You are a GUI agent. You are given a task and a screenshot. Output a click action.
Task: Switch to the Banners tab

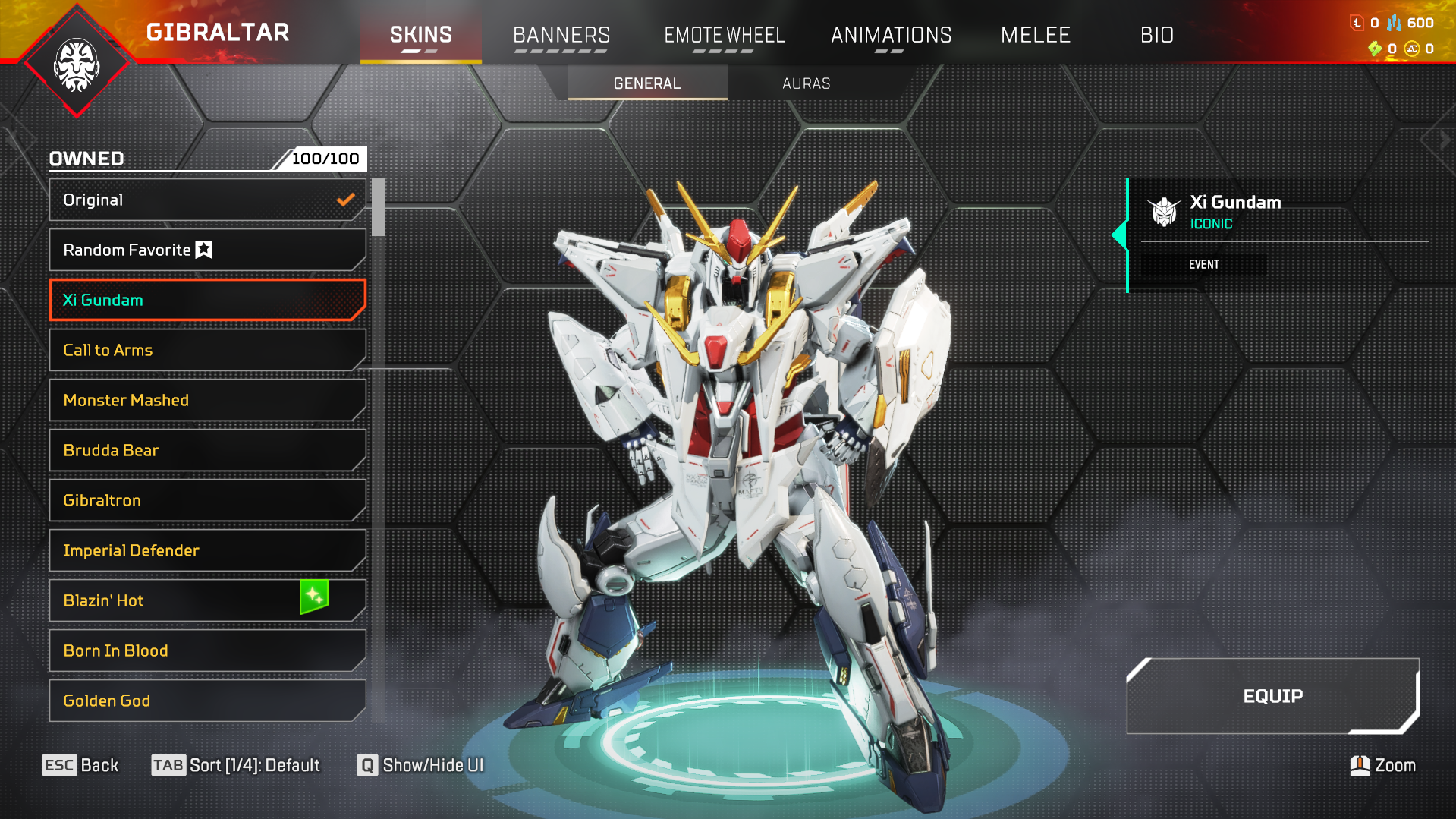point(561,35)
